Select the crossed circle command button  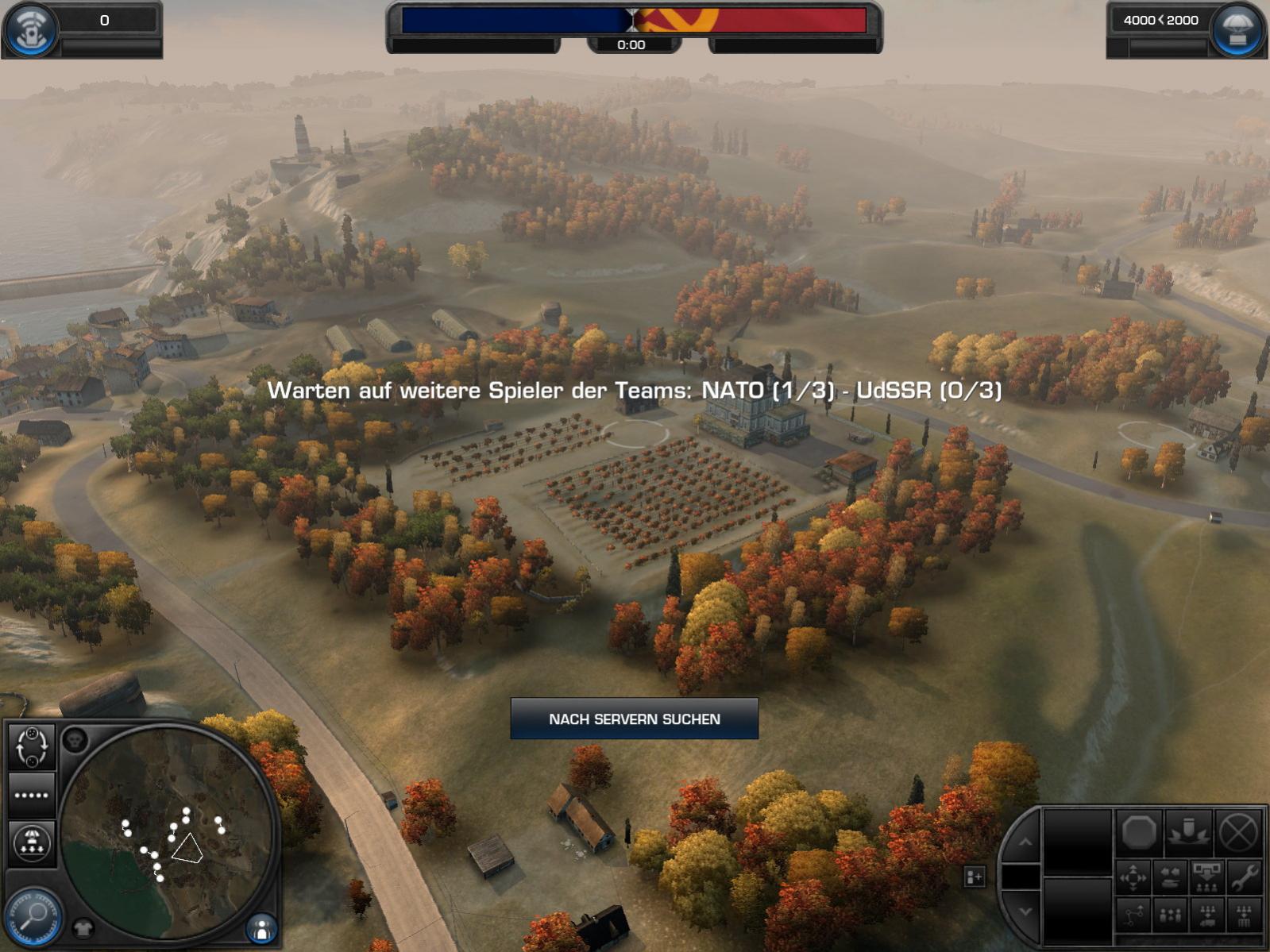[1237, 833]
